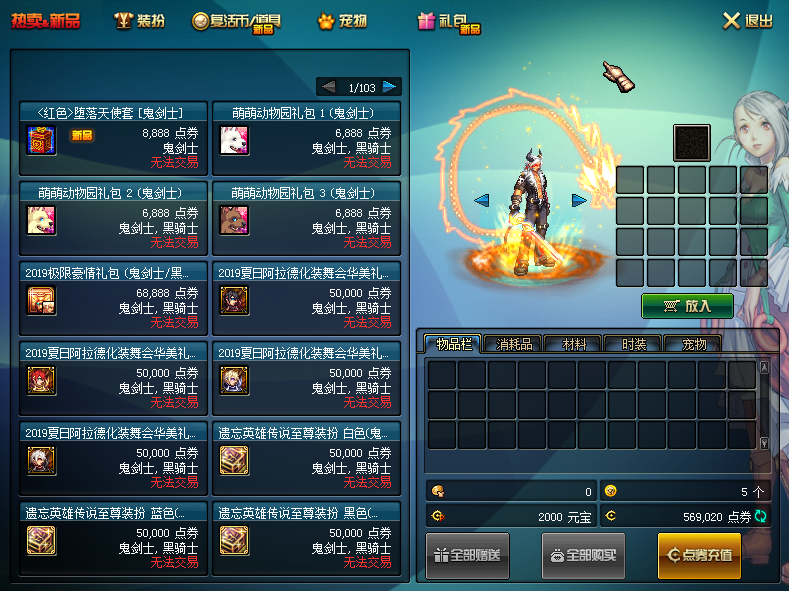Click the green 放入 cart button
The height and width of the screenshot is (591, 789).
coord(687,306)
